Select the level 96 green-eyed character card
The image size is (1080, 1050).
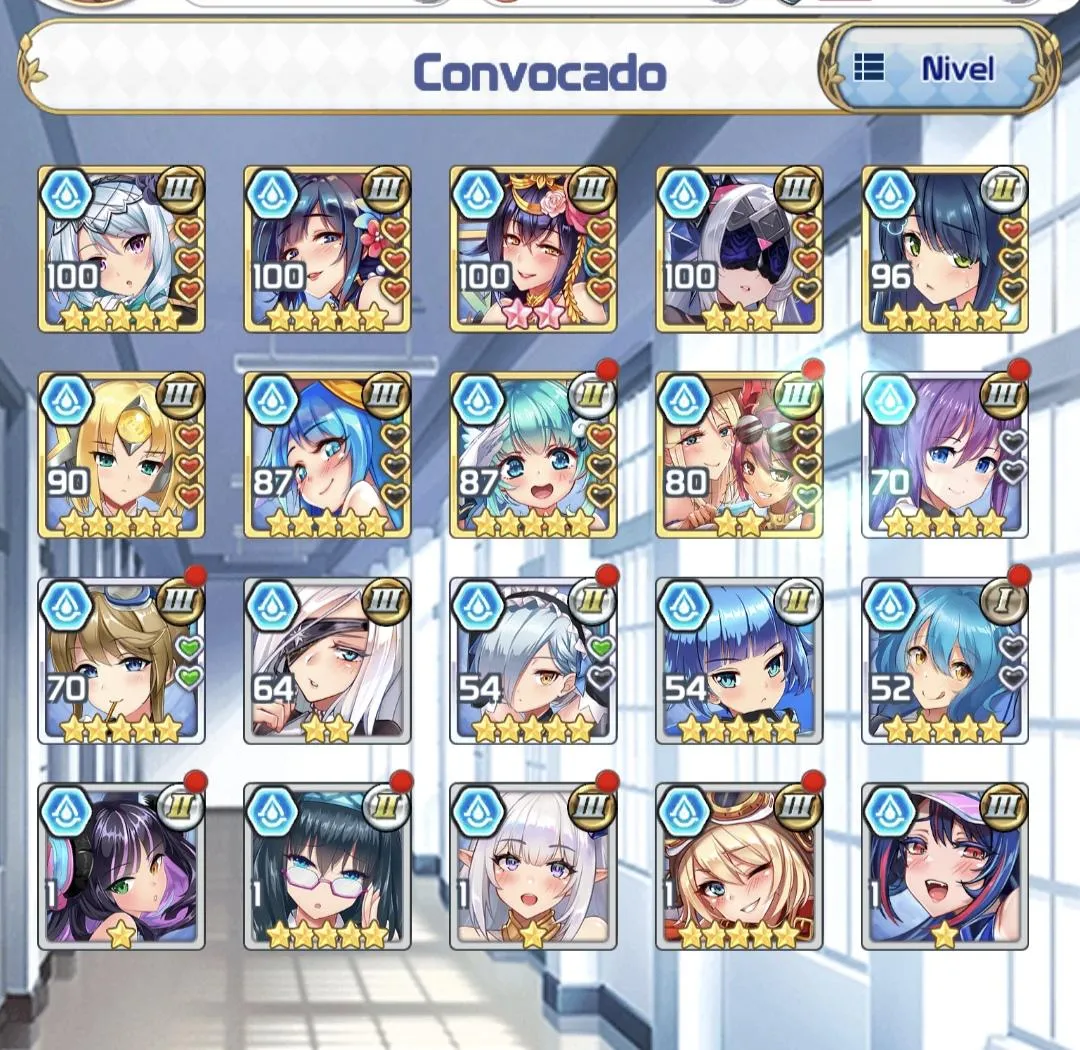tap(945, 249)
